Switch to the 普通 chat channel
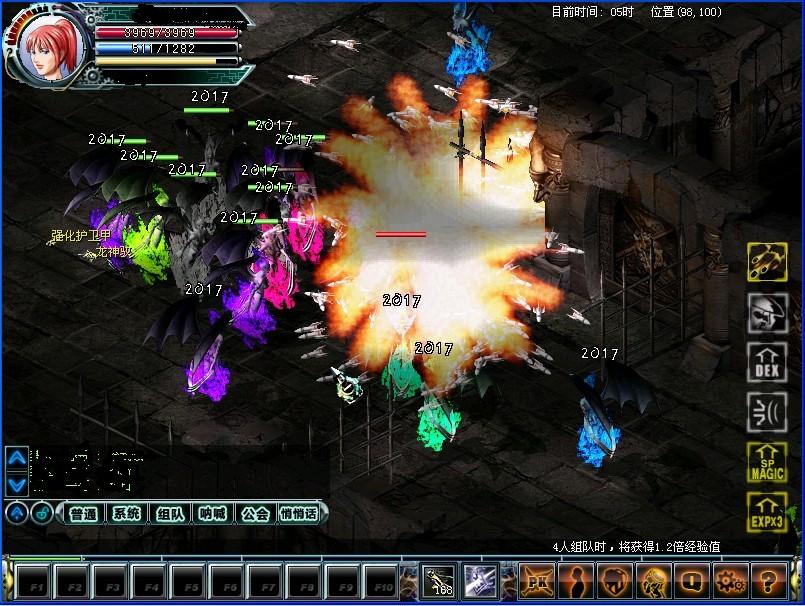 [84, 514]
